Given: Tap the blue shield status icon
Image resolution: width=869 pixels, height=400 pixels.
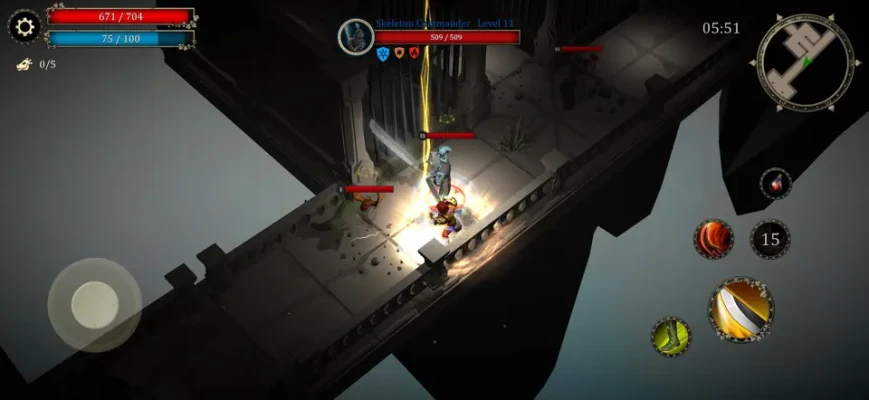Looking at the screenshot, I should tap(382, 54).
